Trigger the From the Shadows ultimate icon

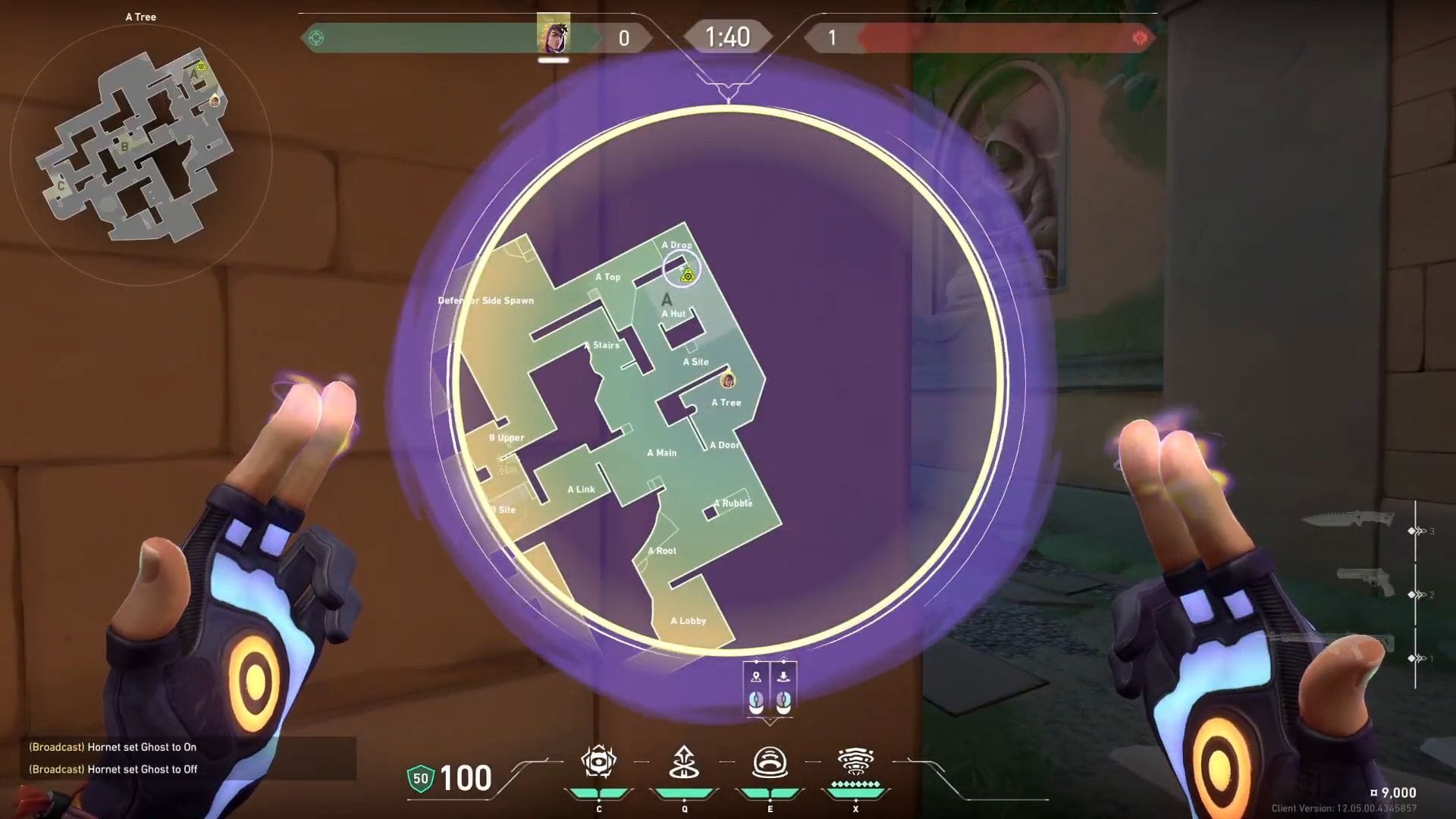click(855, 762)
